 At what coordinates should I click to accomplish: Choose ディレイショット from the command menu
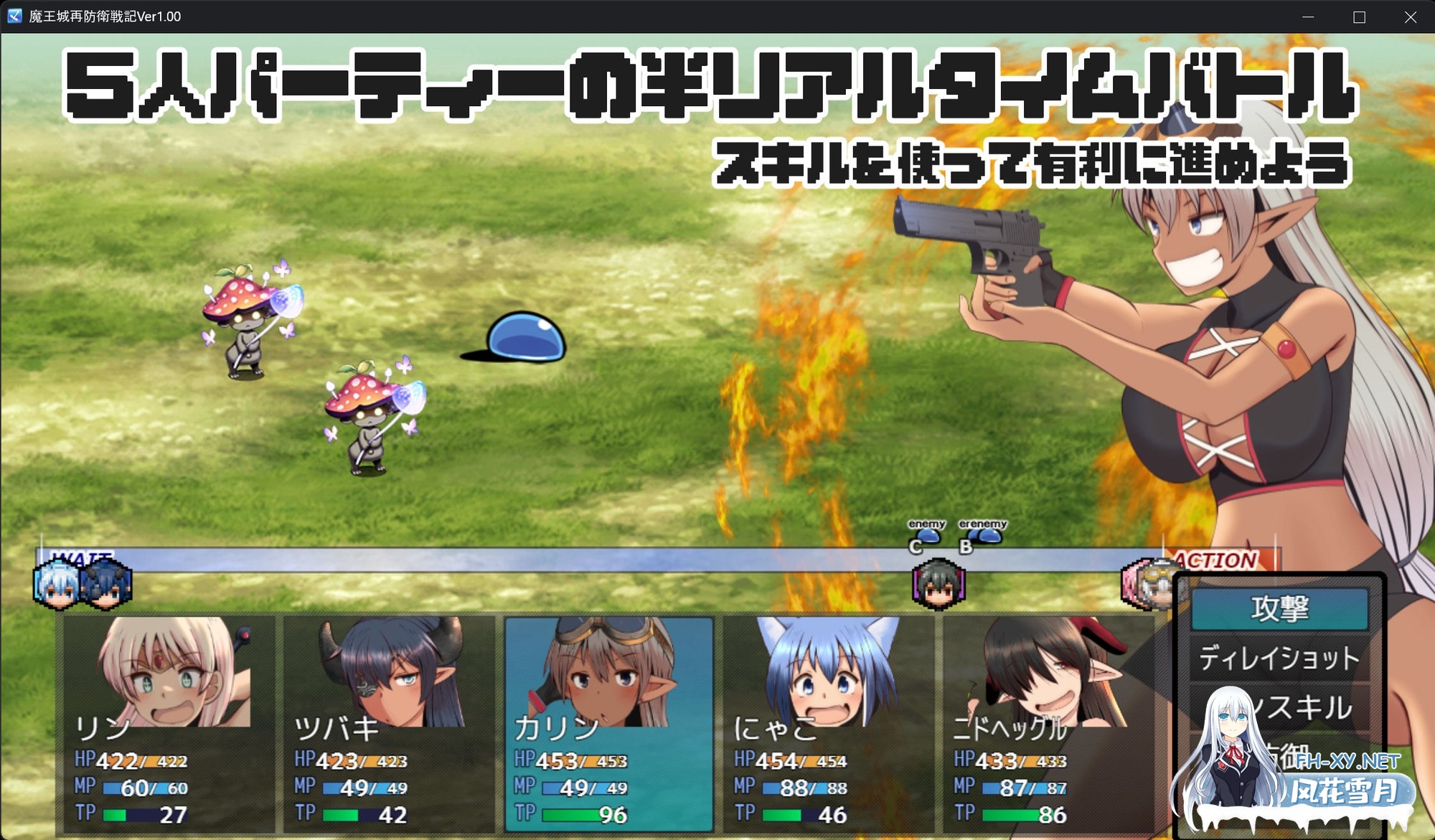[1281, 656]
